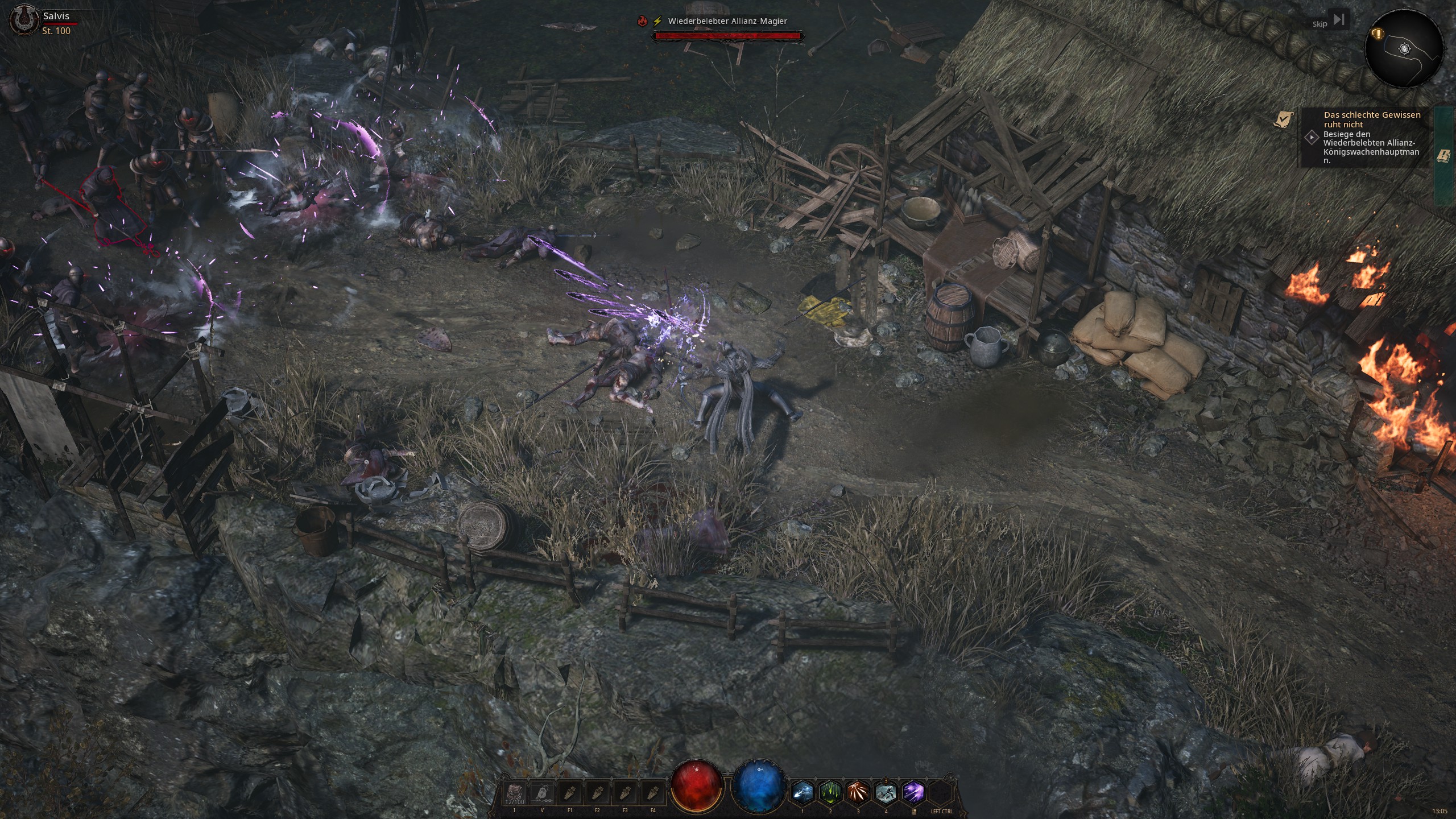Use the purple arrow volley skill
Viewport: 1456px width, 819px height.
pos(913,793)
